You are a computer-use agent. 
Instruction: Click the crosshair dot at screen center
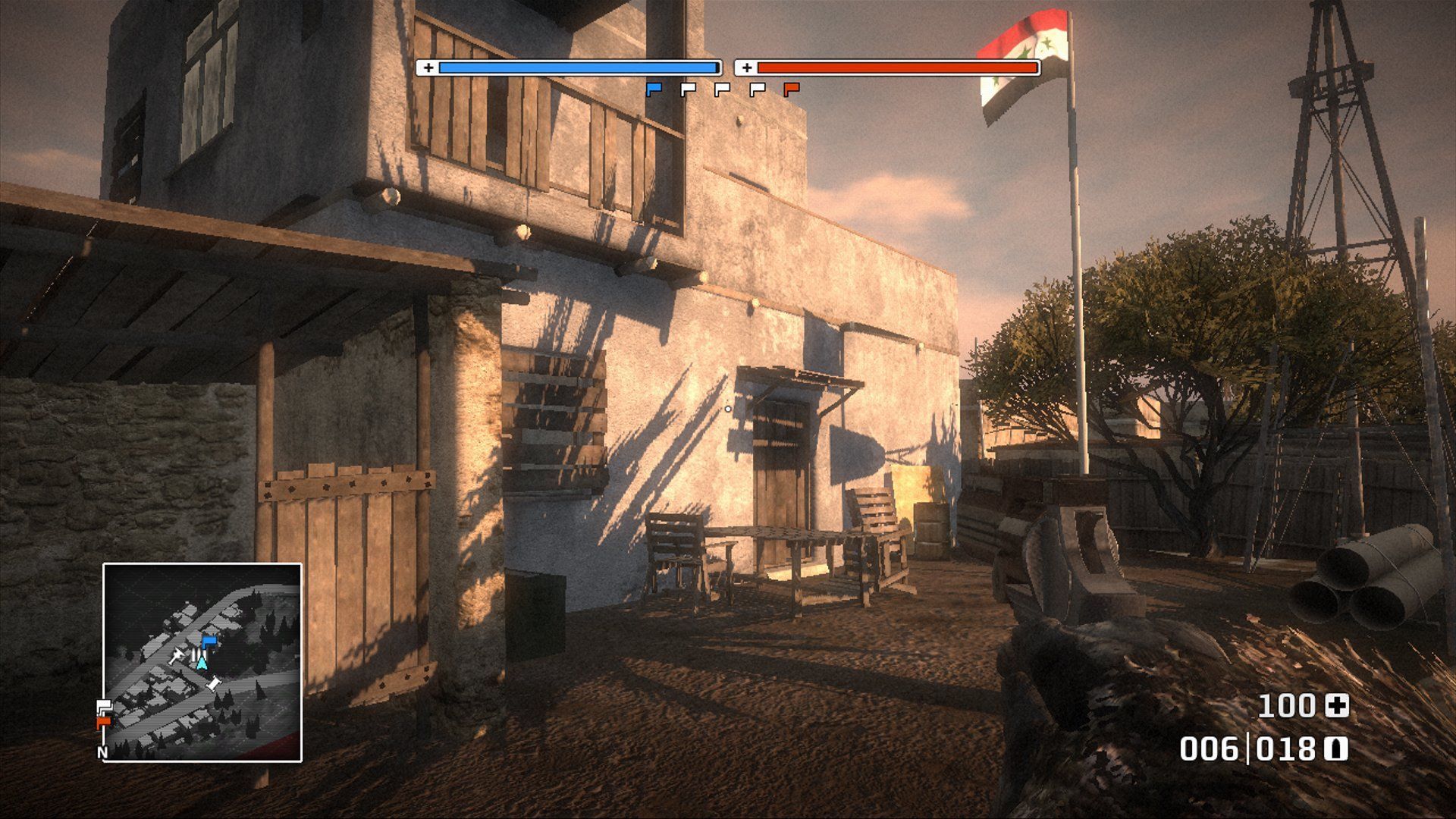click(728, 409)
